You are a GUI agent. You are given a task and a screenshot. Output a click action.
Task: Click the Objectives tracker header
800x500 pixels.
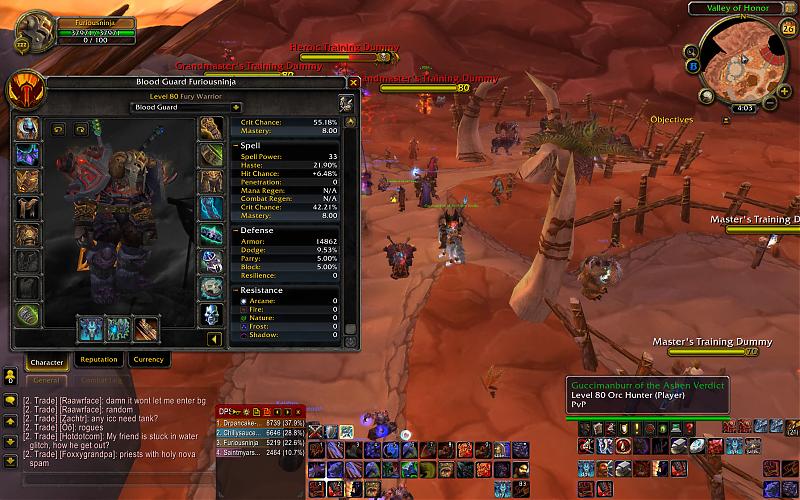(x=671, y=120)
